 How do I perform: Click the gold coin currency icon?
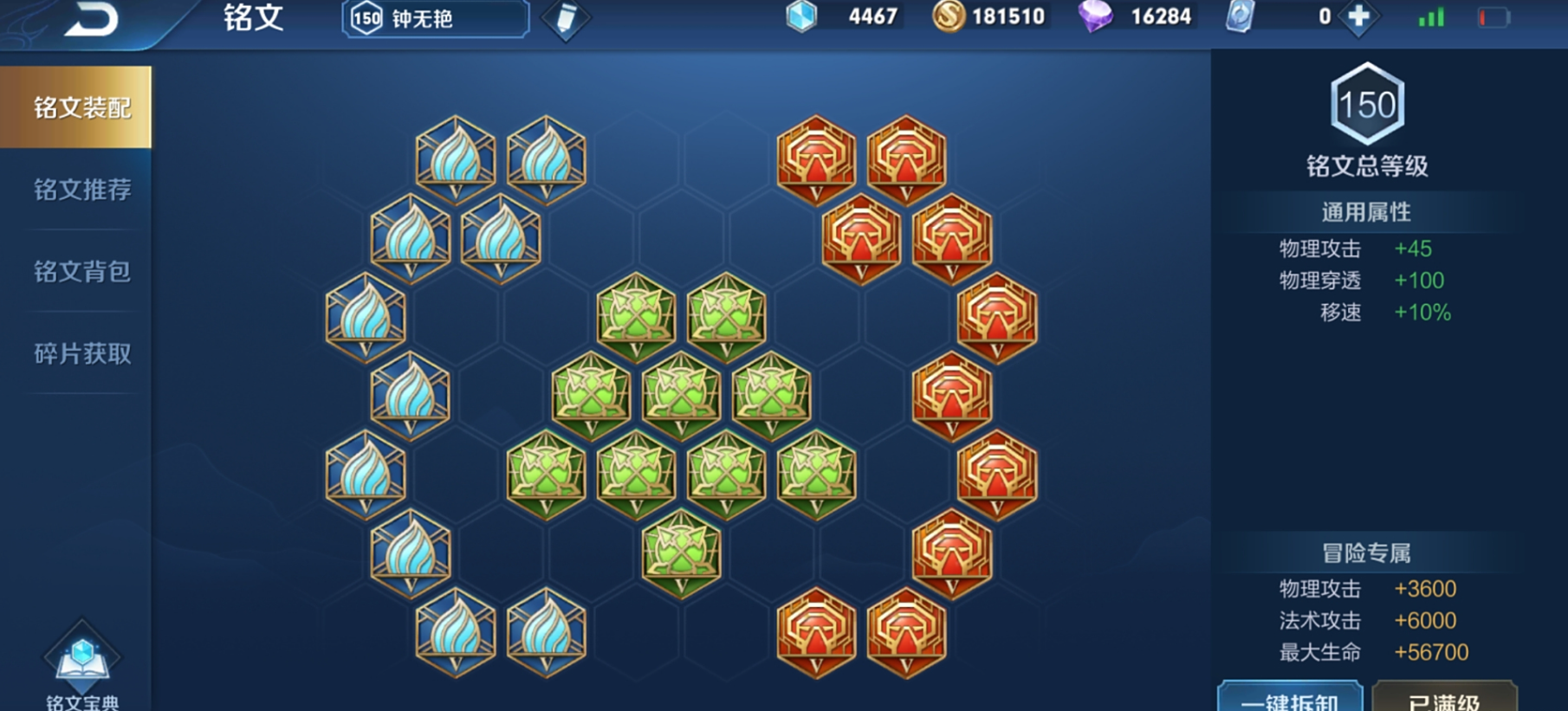tap(949, 16)
